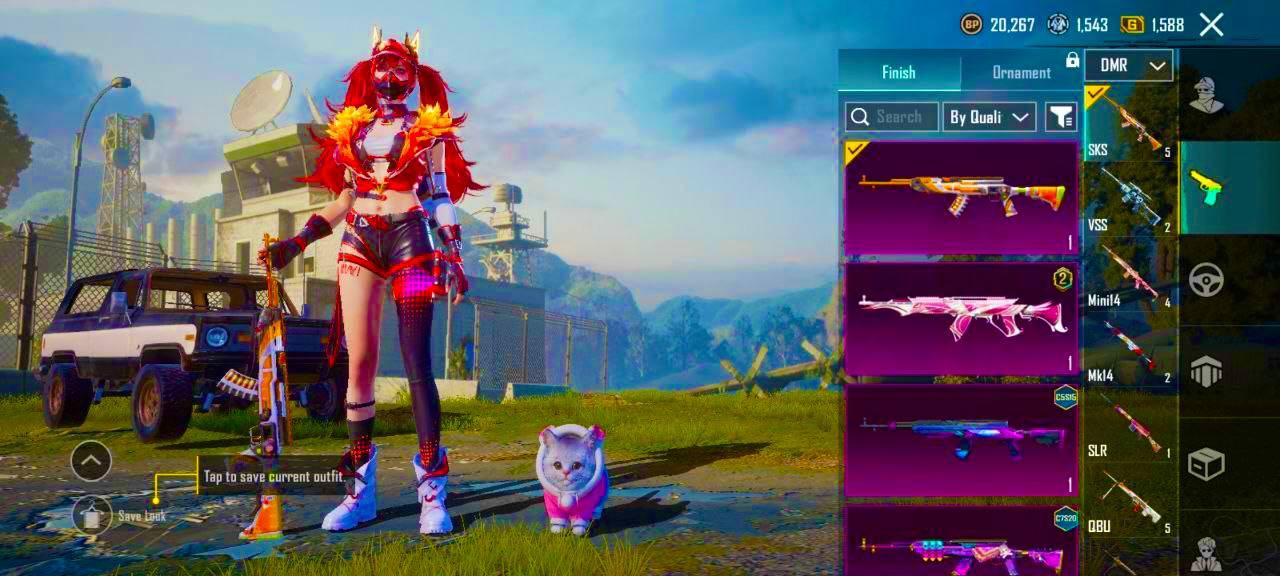Open the By Quality sort dropdown
Screen dimensions: 1280x576
tap(989, 117)
